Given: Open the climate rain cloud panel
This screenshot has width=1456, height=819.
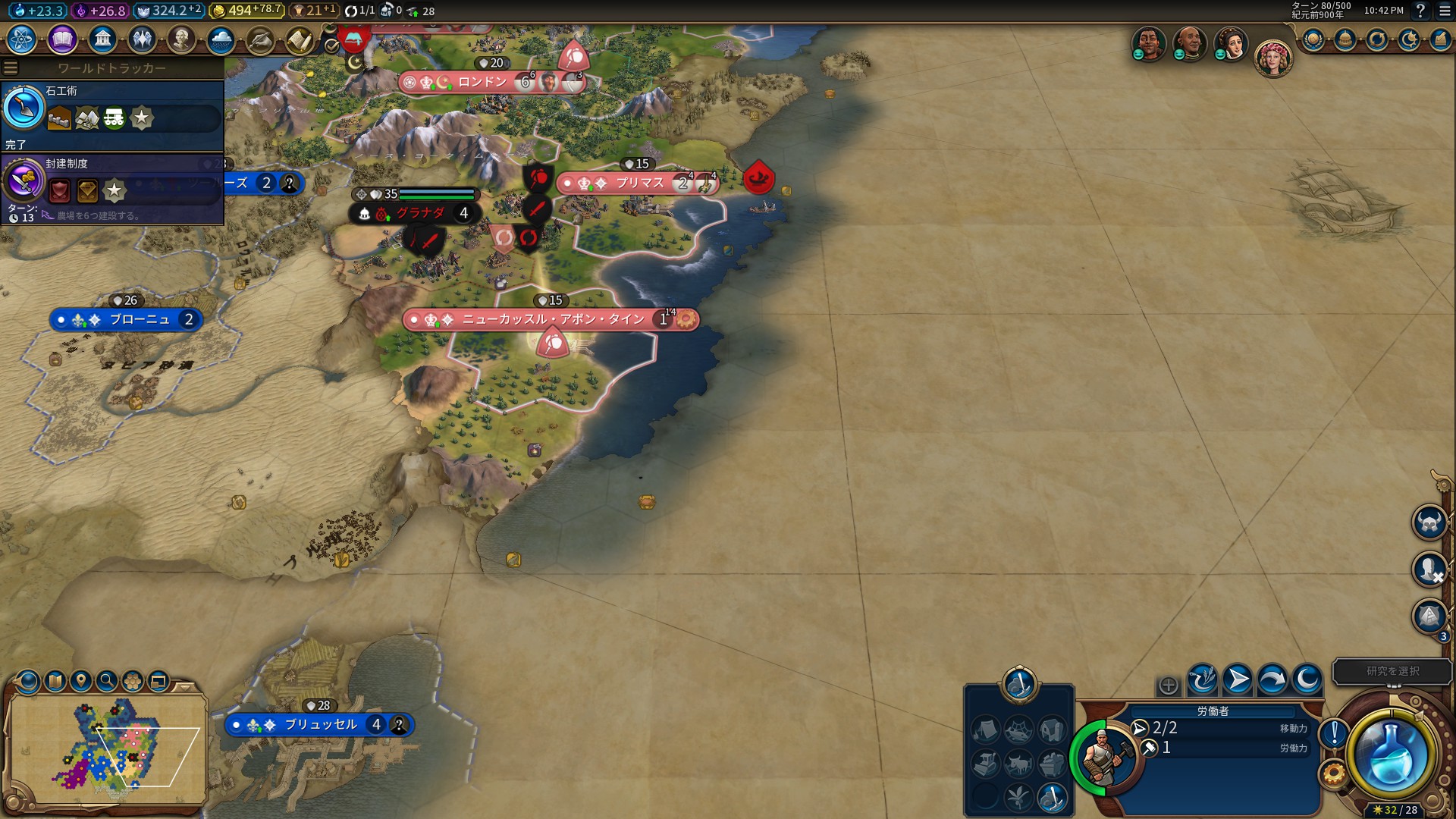Looking at the screenshot, I should pyautogui.click(x=221, y=39).
